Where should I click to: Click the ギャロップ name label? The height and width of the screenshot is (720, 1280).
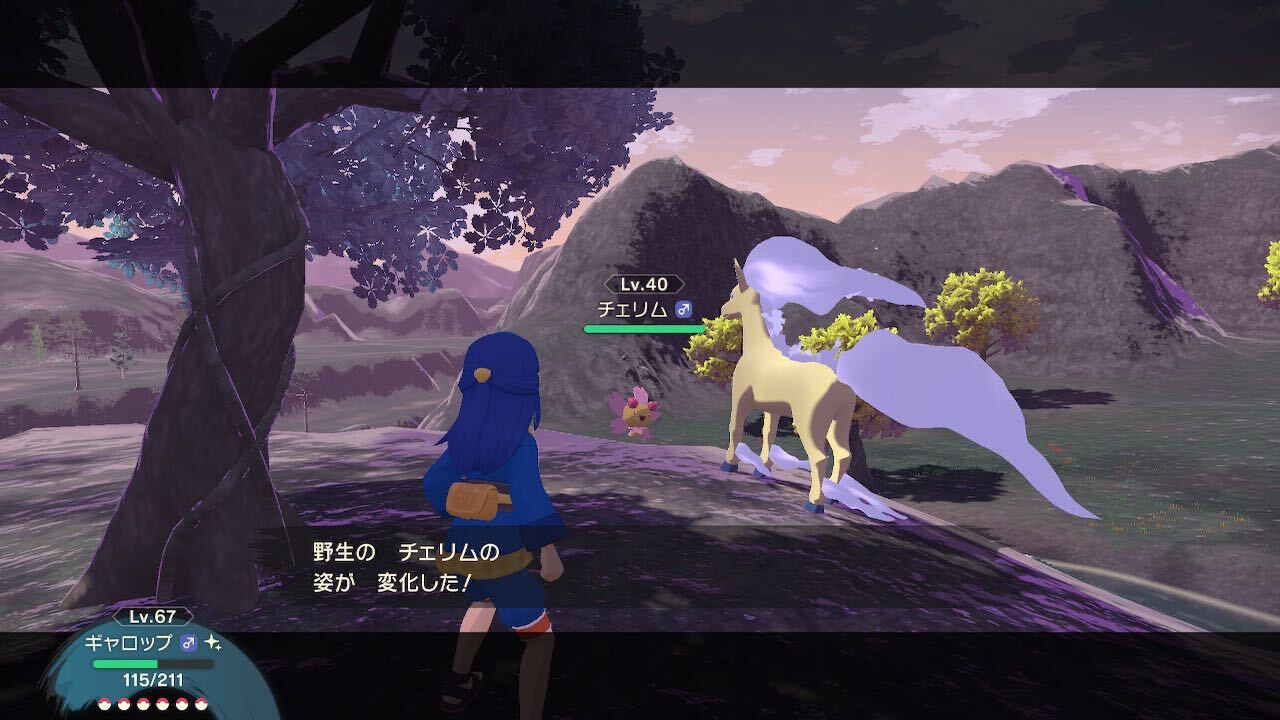point(127,645)
